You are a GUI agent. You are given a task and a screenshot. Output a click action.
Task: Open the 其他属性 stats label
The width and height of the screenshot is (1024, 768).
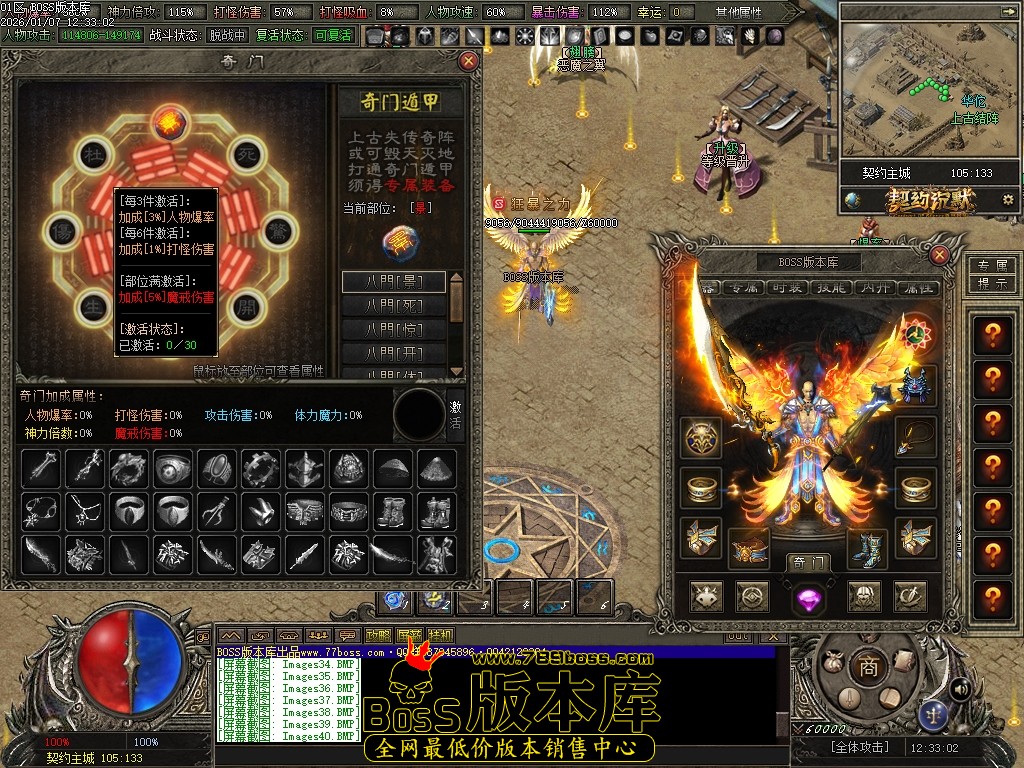[x=738, y=12]
